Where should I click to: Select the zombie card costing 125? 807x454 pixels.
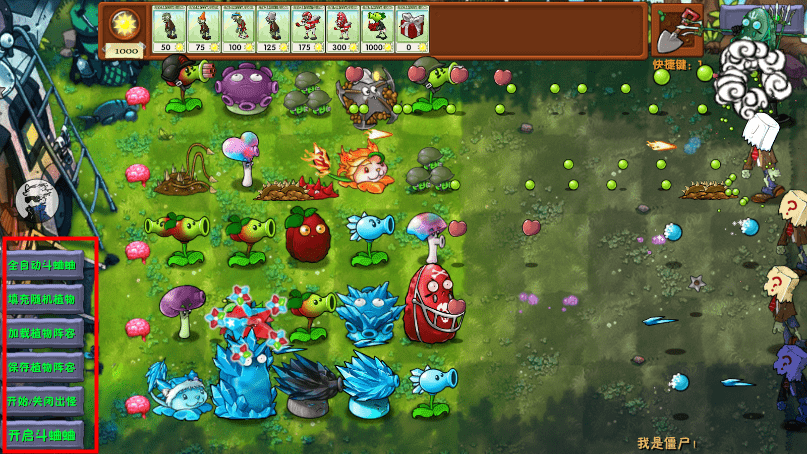pos(272,29)
